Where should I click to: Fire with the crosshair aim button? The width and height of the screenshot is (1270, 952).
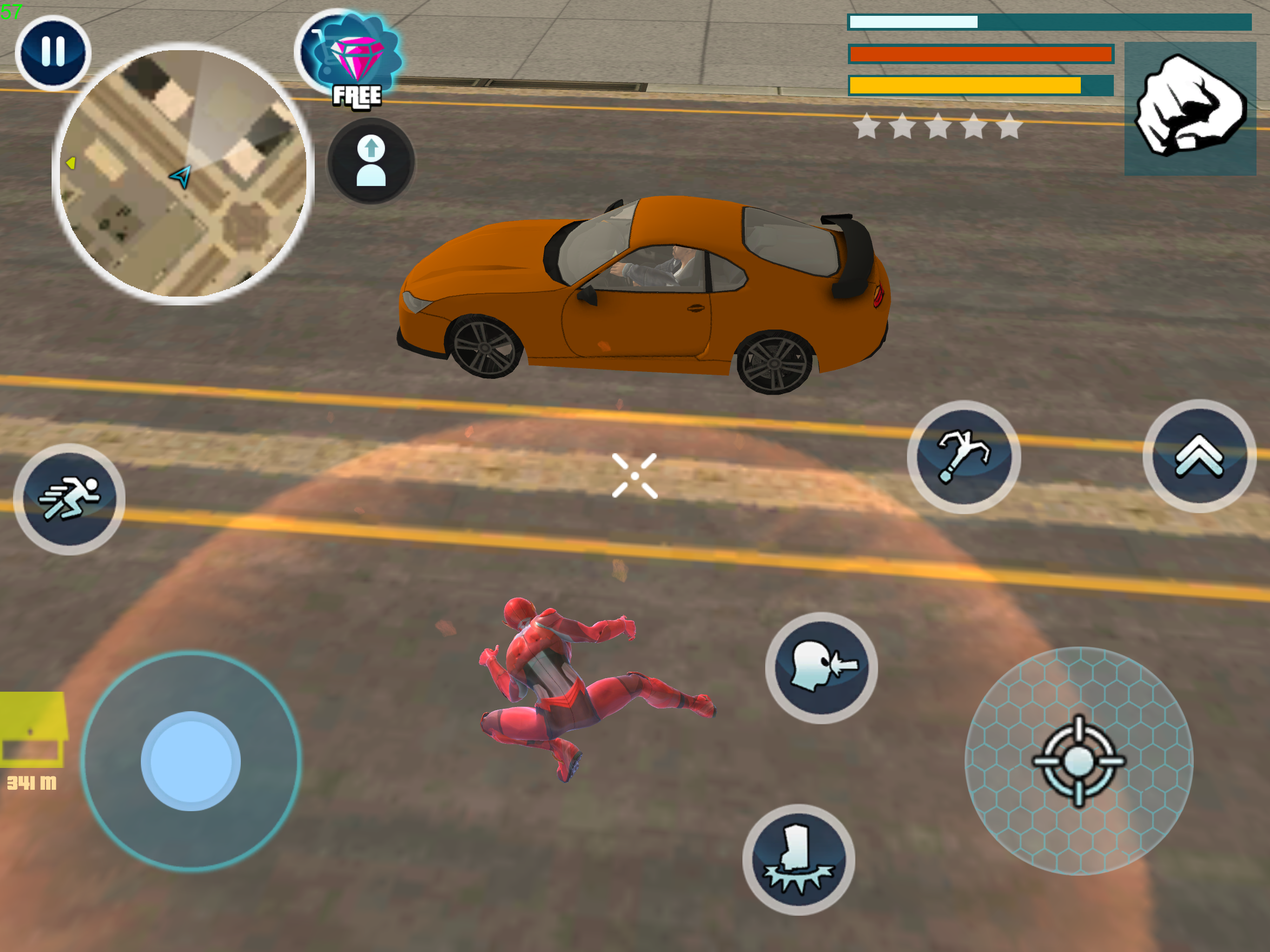1078,761
